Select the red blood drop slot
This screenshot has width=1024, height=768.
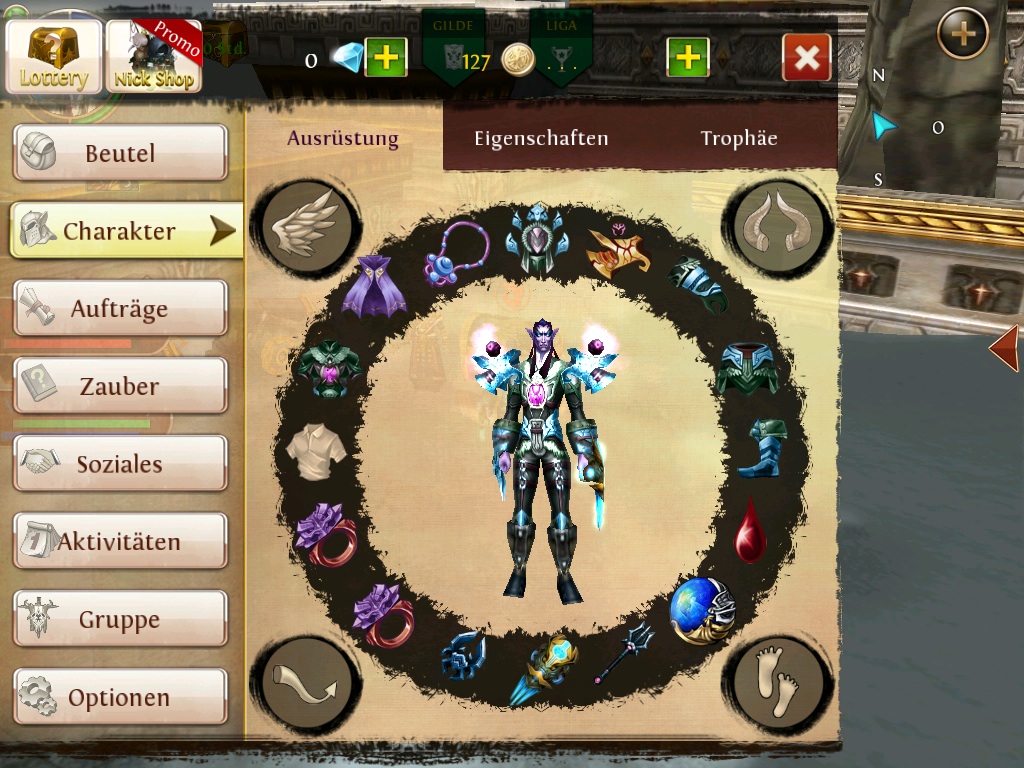click(x=750, y=531)
